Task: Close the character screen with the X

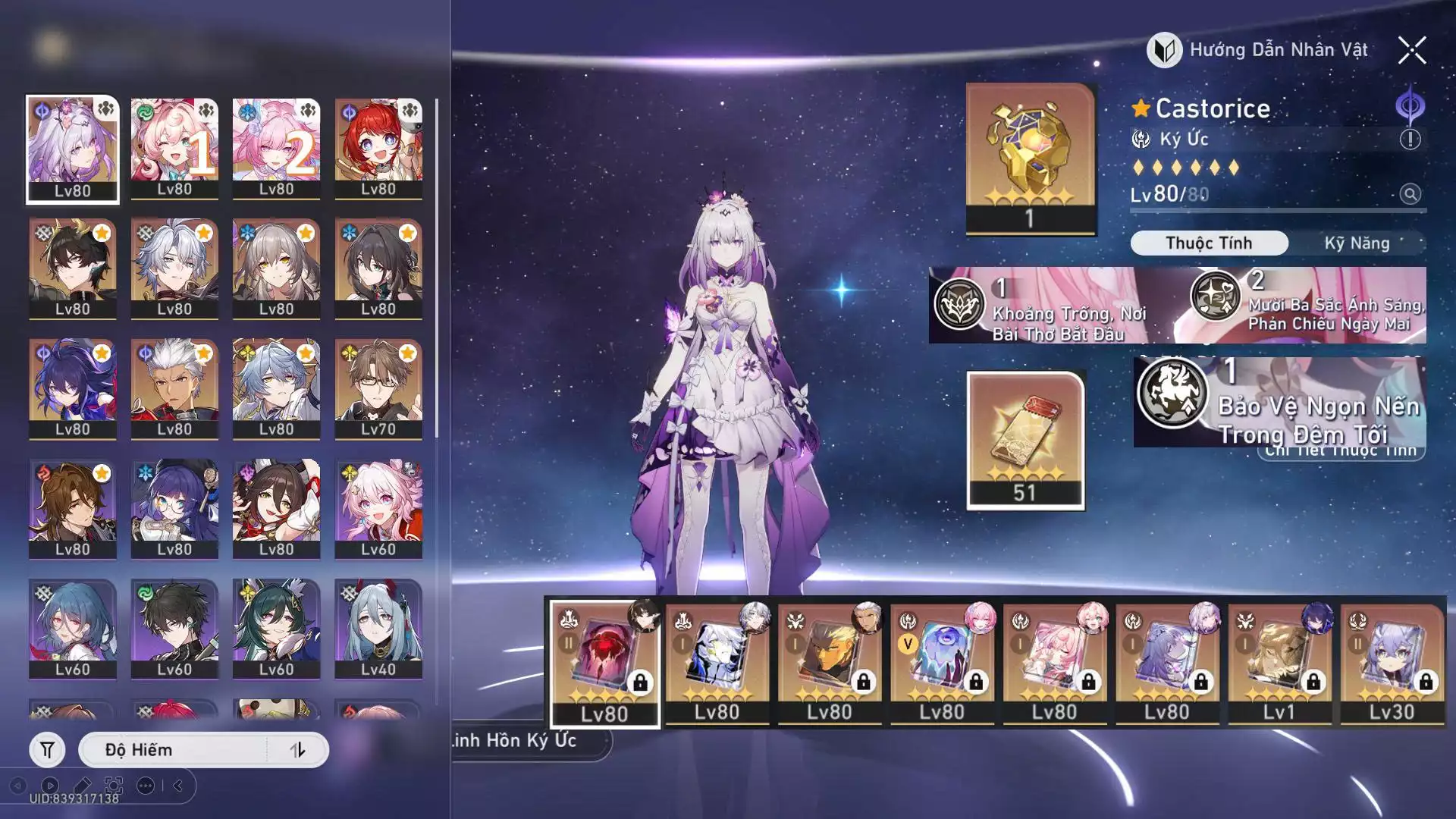Action: pos(1412,51)
